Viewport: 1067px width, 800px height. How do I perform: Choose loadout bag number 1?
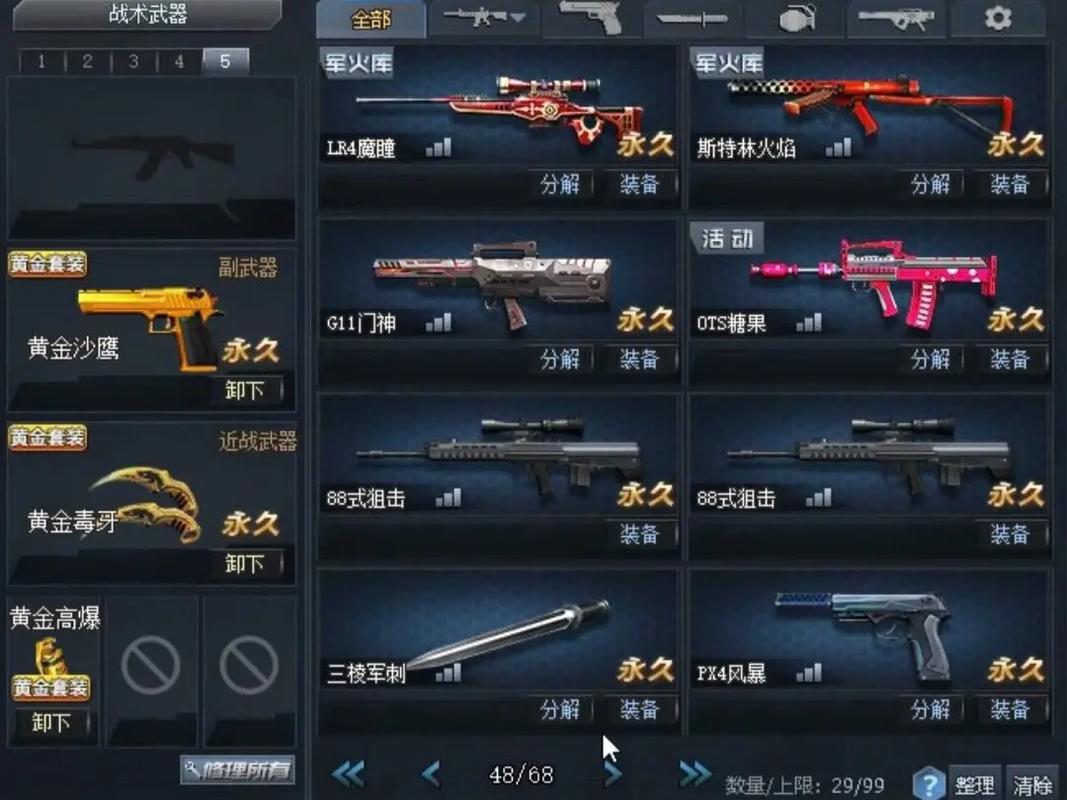point(41,62)
